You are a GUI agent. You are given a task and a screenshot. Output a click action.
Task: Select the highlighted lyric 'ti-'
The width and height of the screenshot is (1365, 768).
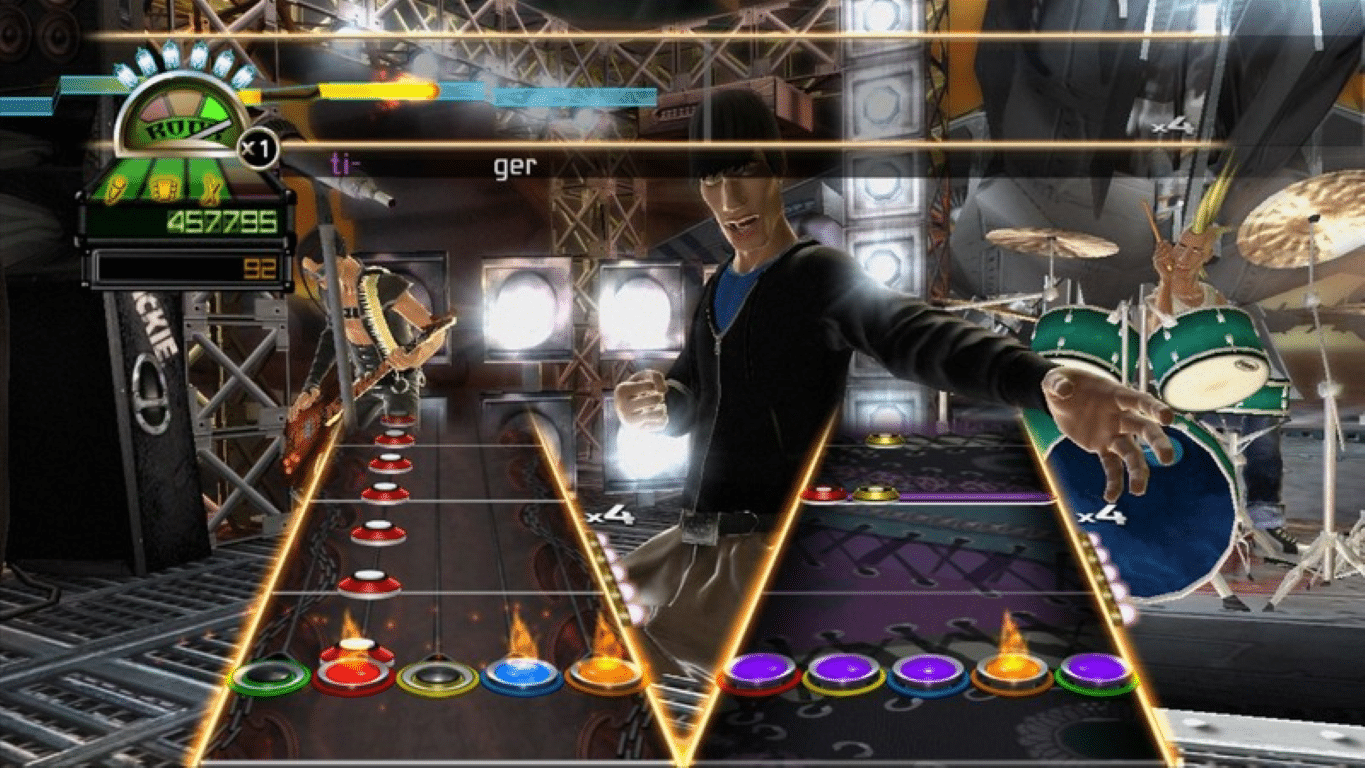tap(338, 163)
